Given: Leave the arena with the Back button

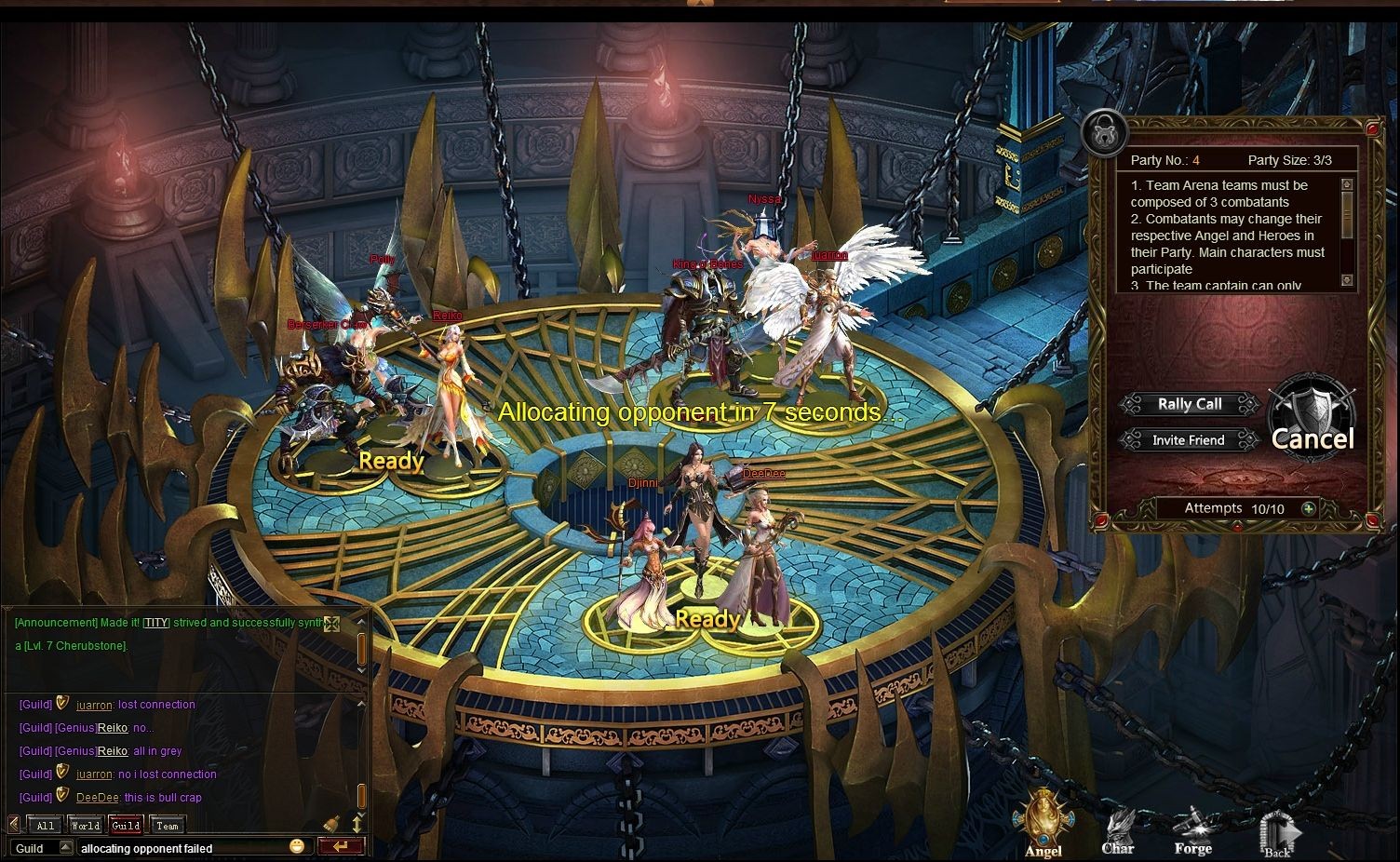Looking at the screenshot, I should tap(1277, 833).
